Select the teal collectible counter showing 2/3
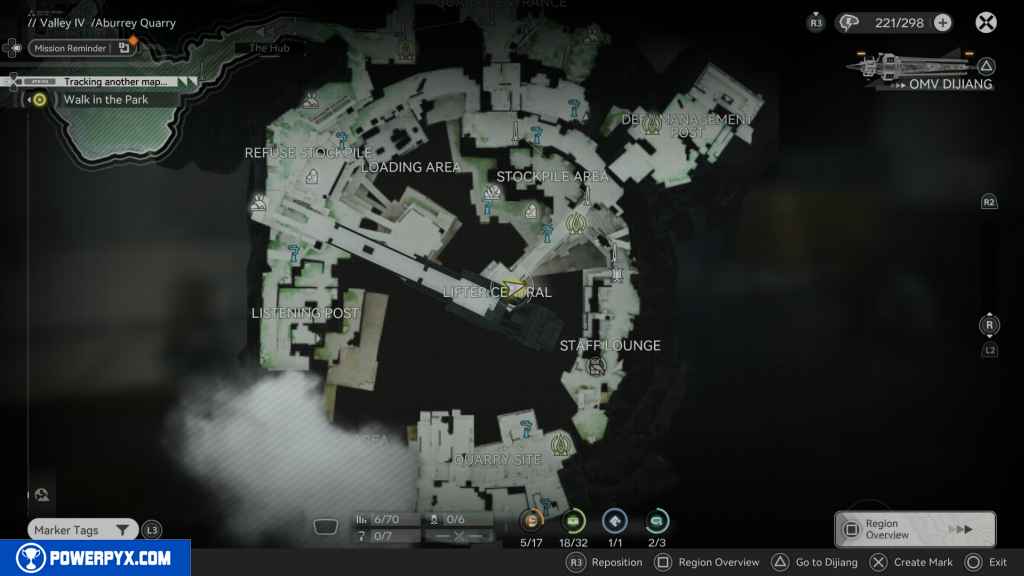The height and width of the screenshot is (576, 1024). 657,520
